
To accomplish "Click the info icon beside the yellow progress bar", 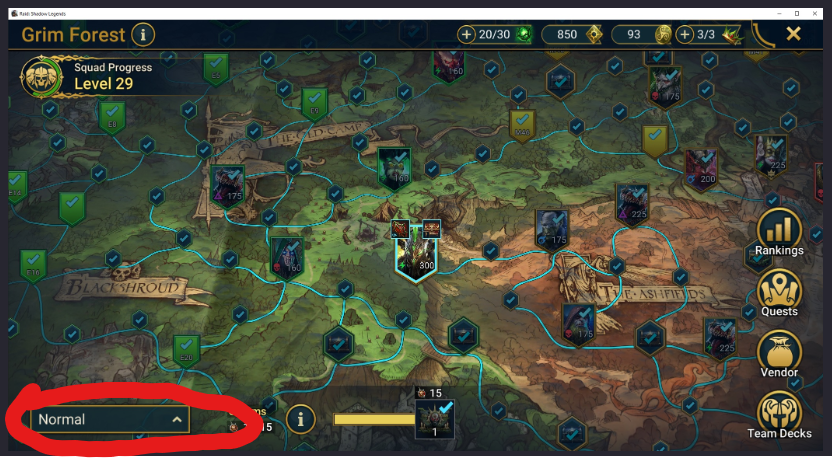I will [300, 419].
